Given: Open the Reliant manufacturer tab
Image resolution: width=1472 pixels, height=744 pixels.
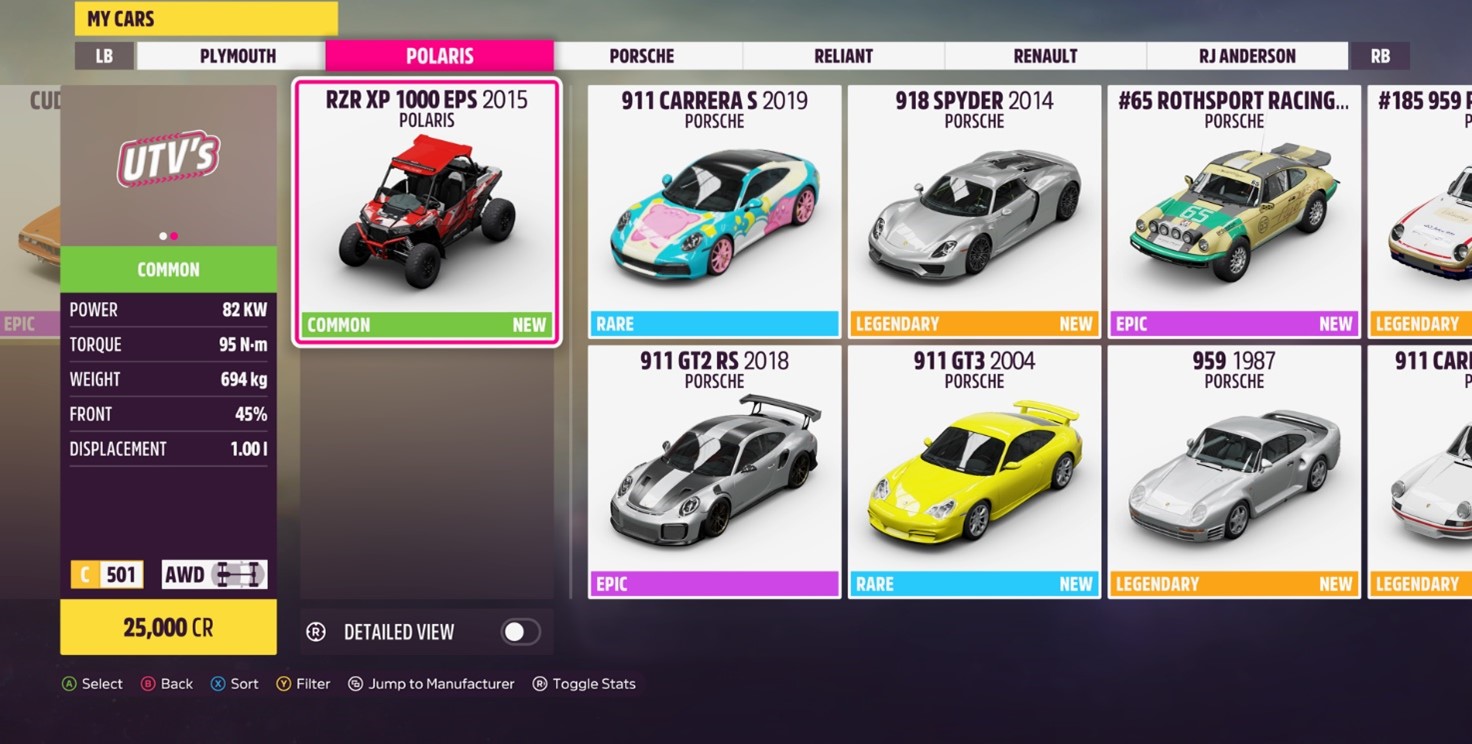Looking at the screenshot, I should tap(843, 56).
